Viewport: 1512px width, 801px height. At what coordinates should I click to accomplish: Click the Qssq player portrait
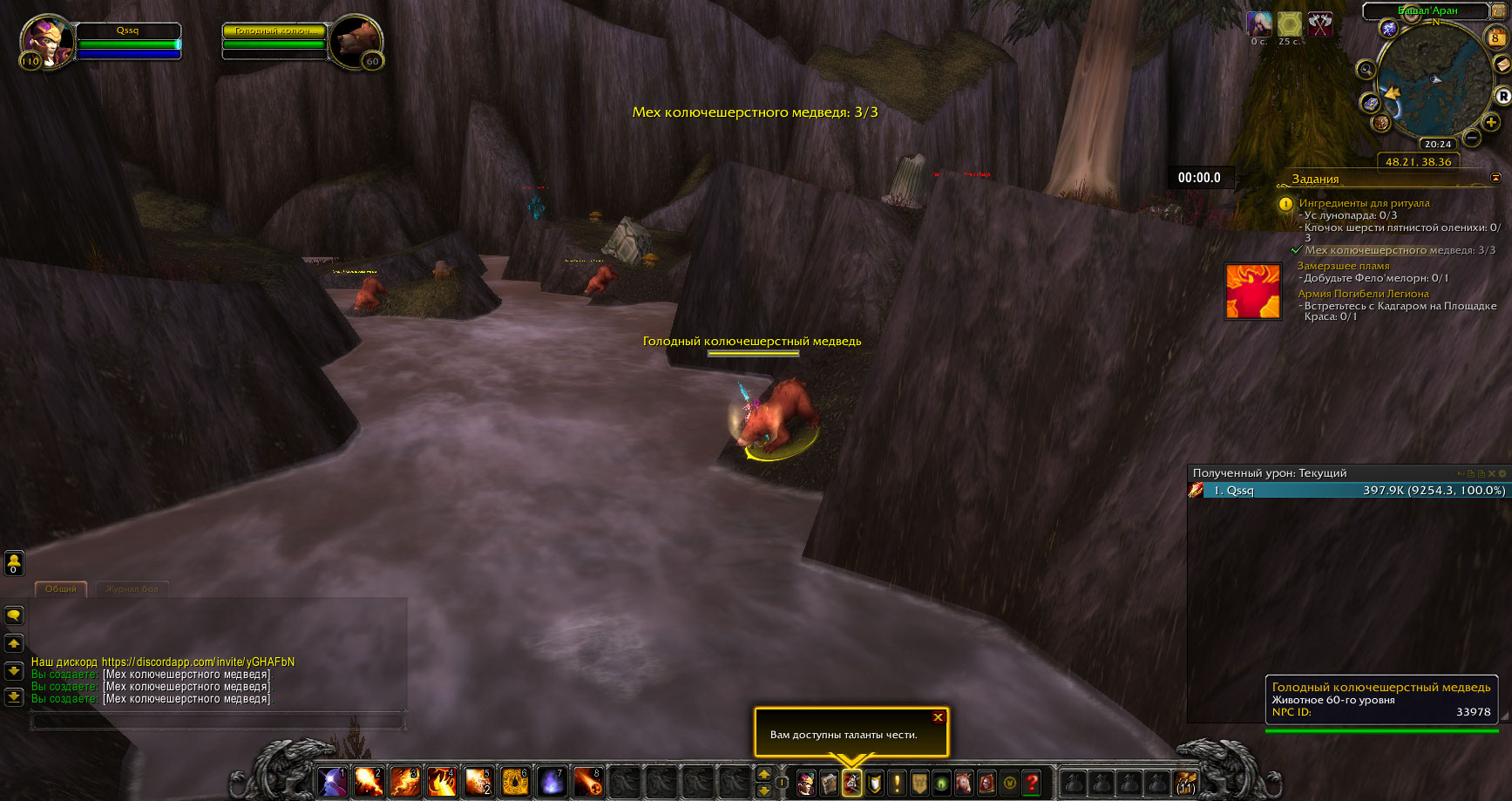pyautogui.click(x=45, y=41)
